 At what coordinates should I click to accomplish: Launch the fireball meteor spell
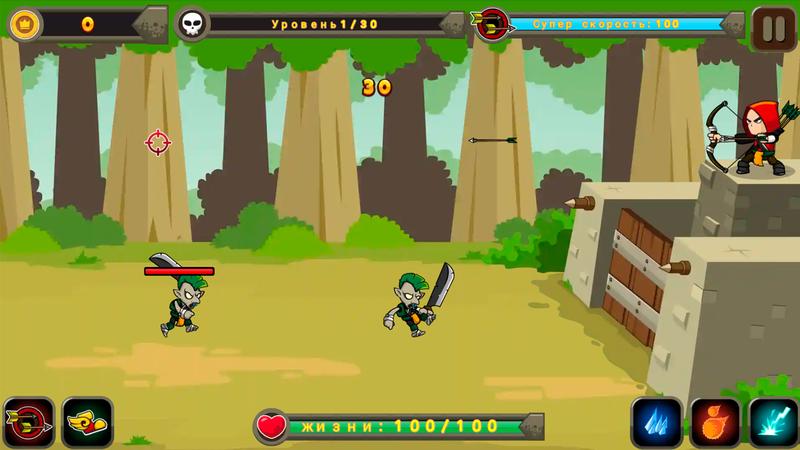715,422
